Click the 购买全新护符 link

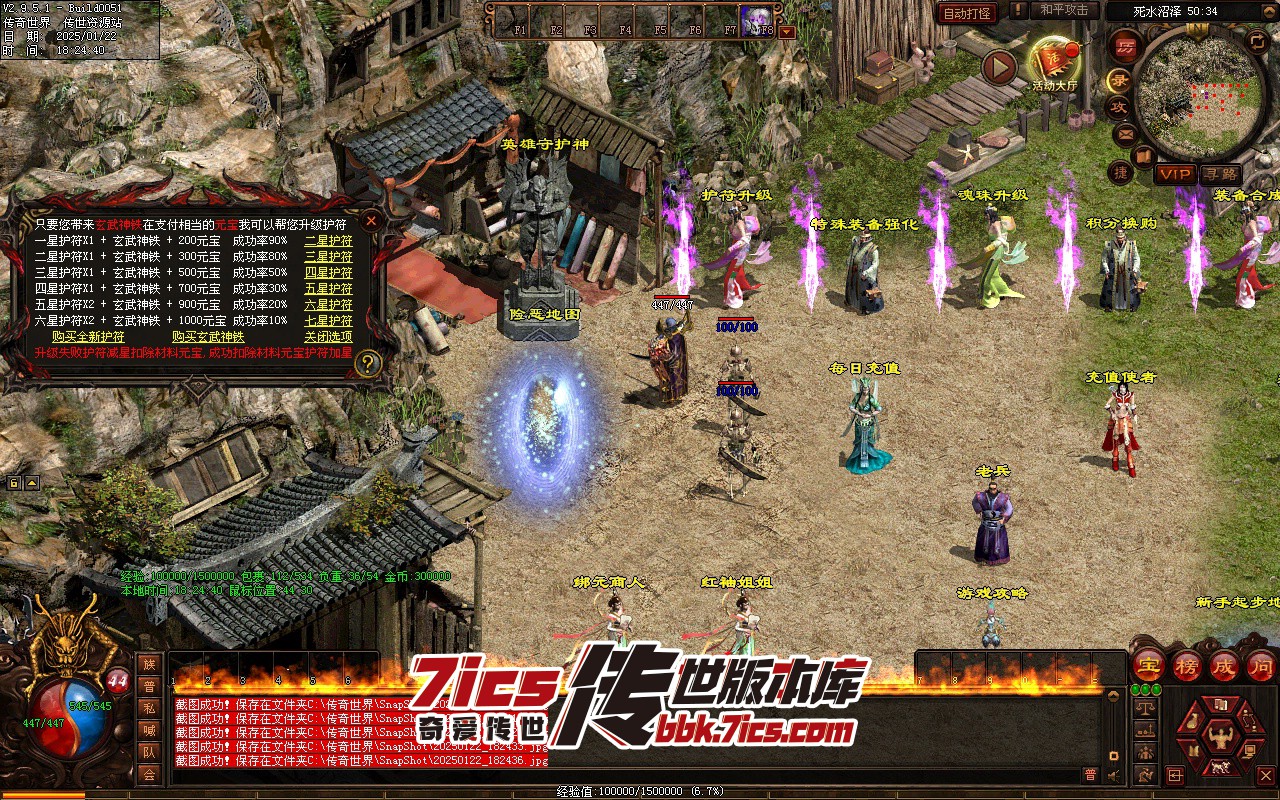click(88, 337)
